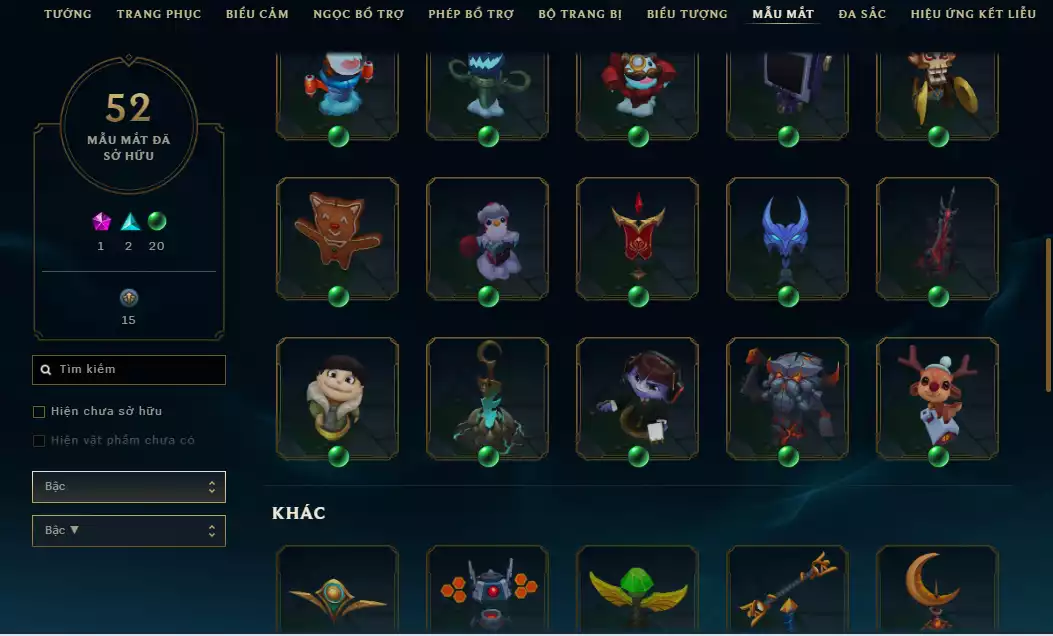Open the Trang Phục tab
This screenshot has width=1053, height=636.
[x=159, y=14]
